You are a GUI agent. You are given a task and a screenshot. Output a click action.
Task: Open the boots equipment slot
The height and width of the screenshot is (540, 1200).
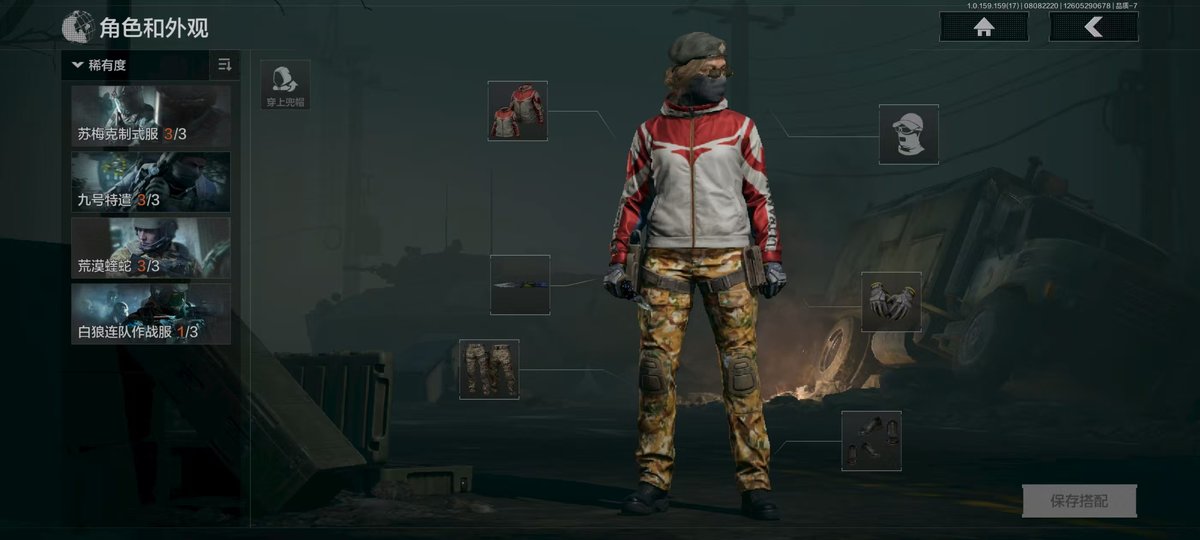click(x=871, y=440)
